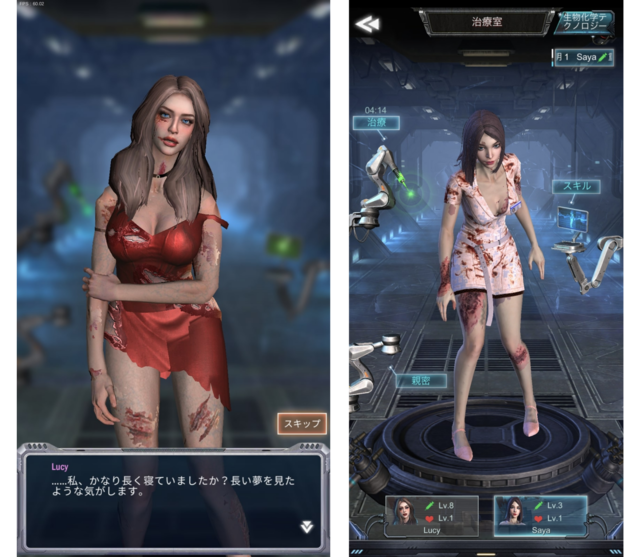
Task: Select Lucy's character card
Action: click(433, 516)
